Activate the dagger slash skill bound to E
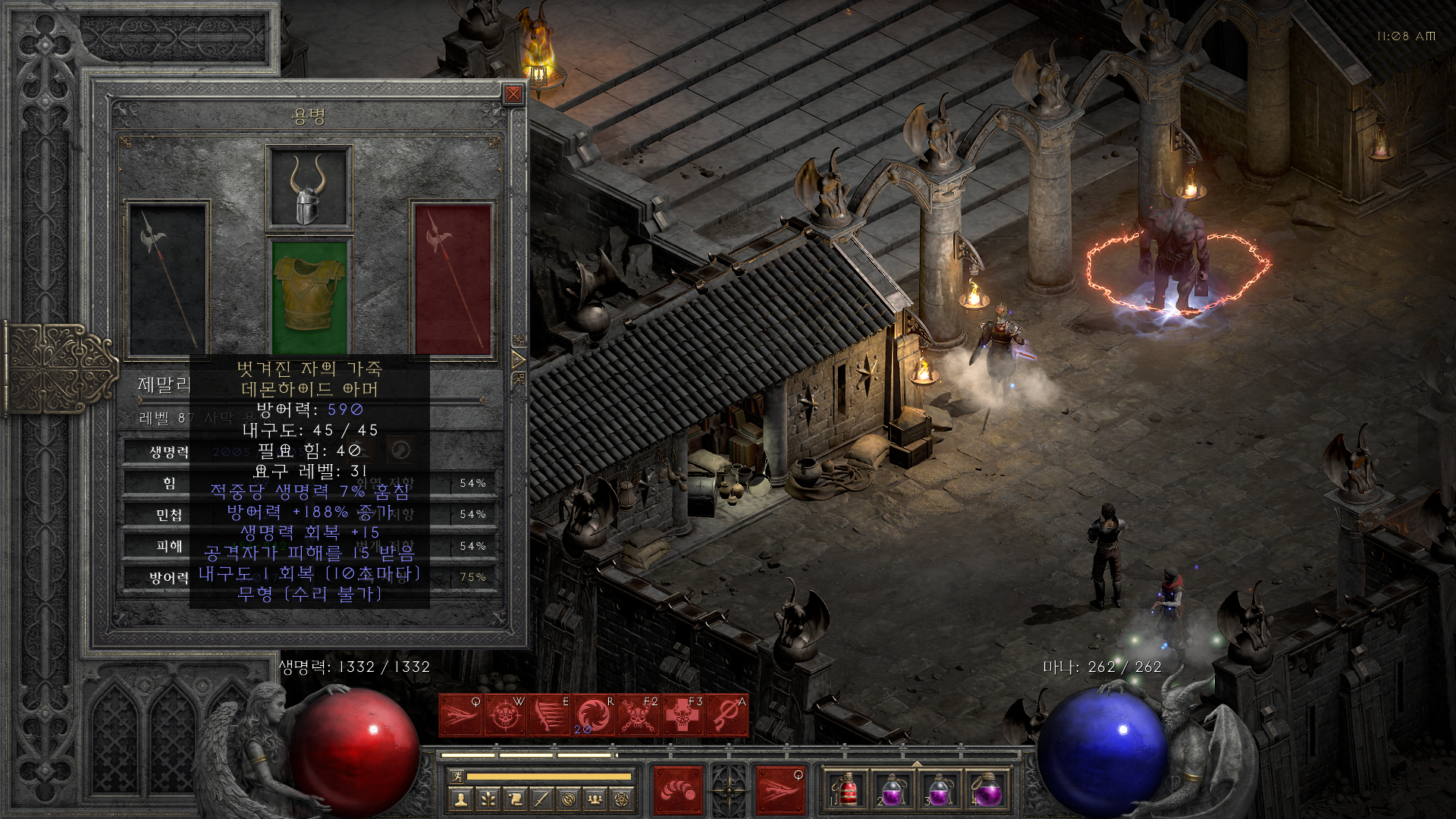 548,716
